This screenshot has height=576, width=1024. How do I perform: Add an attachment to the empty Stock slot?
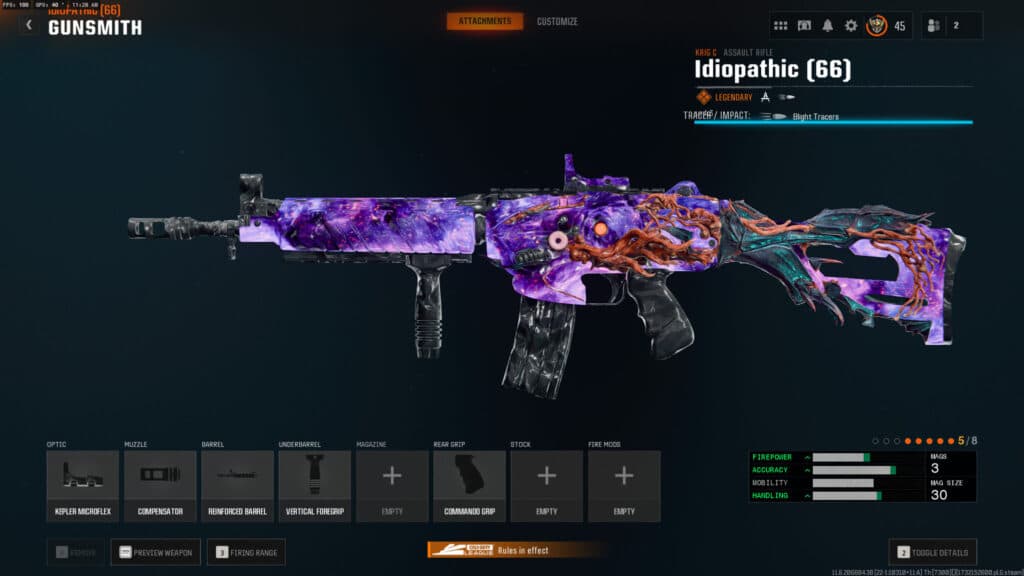click(547, 485)
